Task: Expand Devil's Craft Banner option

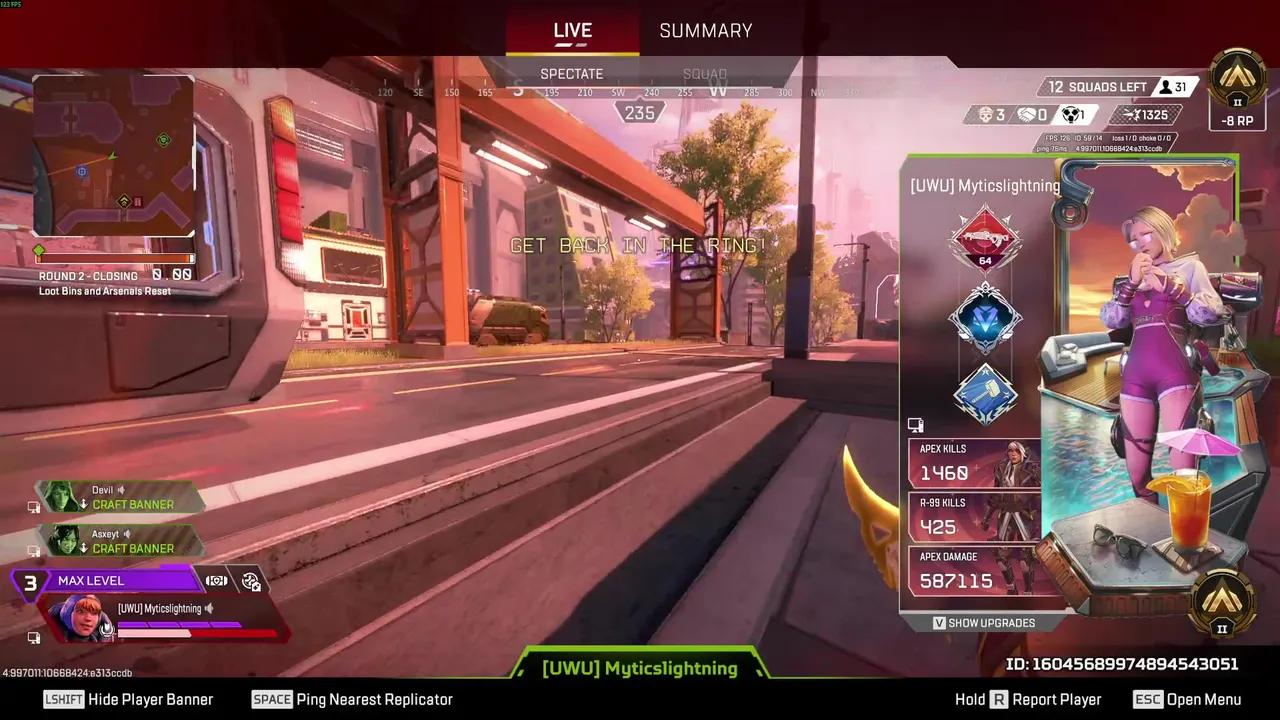Action: point(133,504)
